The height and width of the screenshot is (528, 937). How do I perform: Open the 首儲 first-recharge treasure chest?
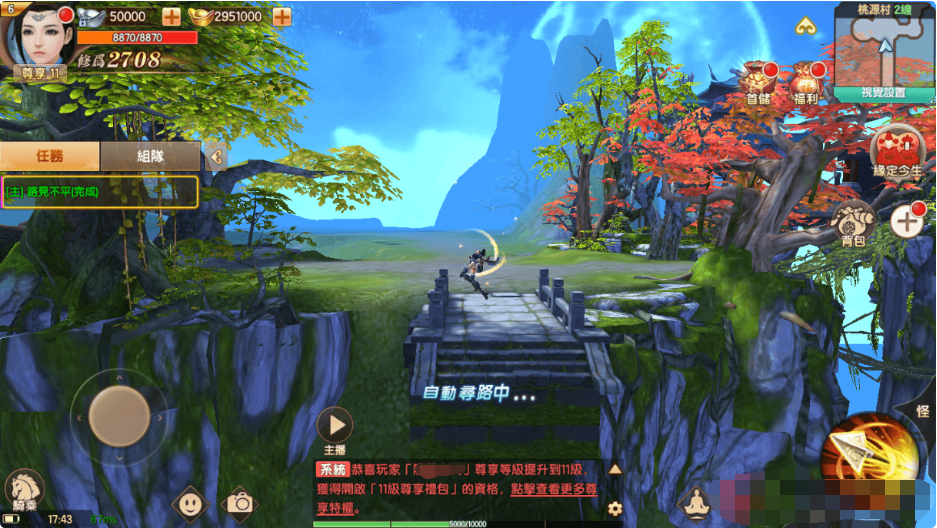point(759,82)
